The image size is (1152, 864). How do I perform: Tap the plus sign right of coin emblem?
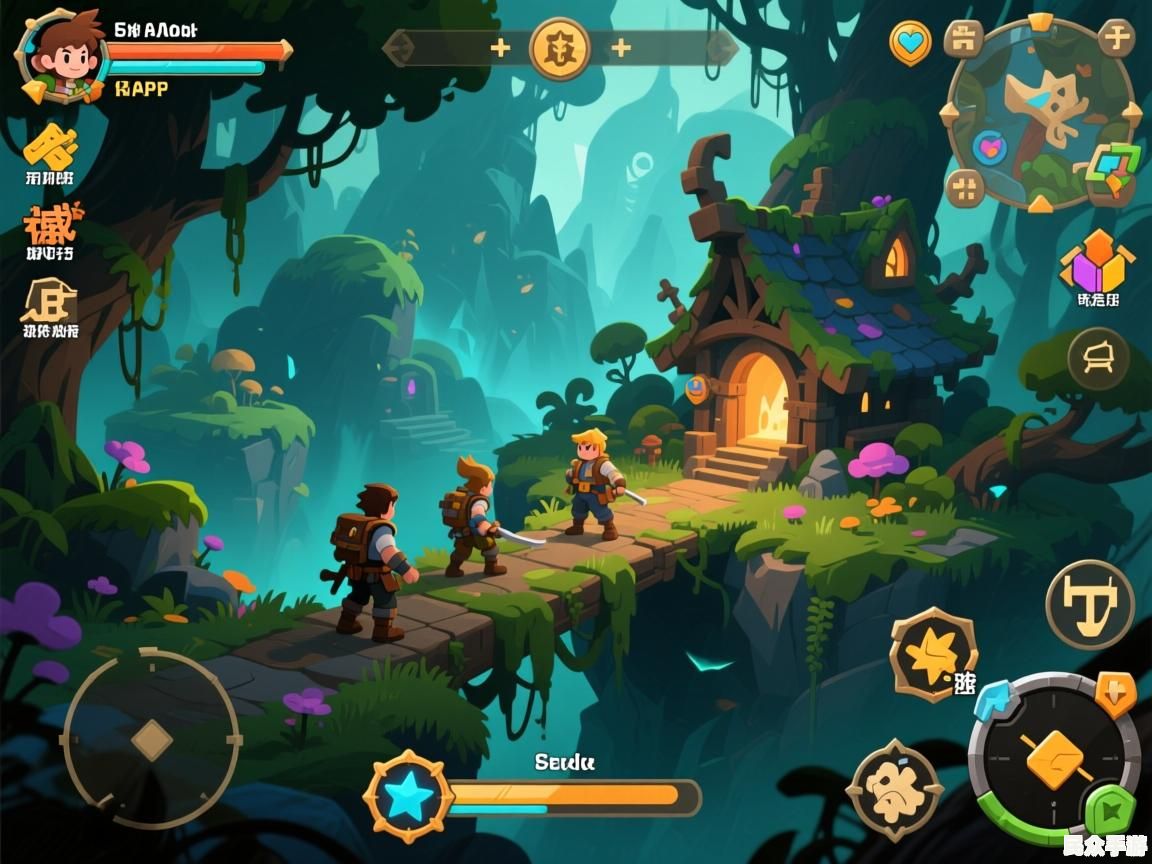(621, 48)
